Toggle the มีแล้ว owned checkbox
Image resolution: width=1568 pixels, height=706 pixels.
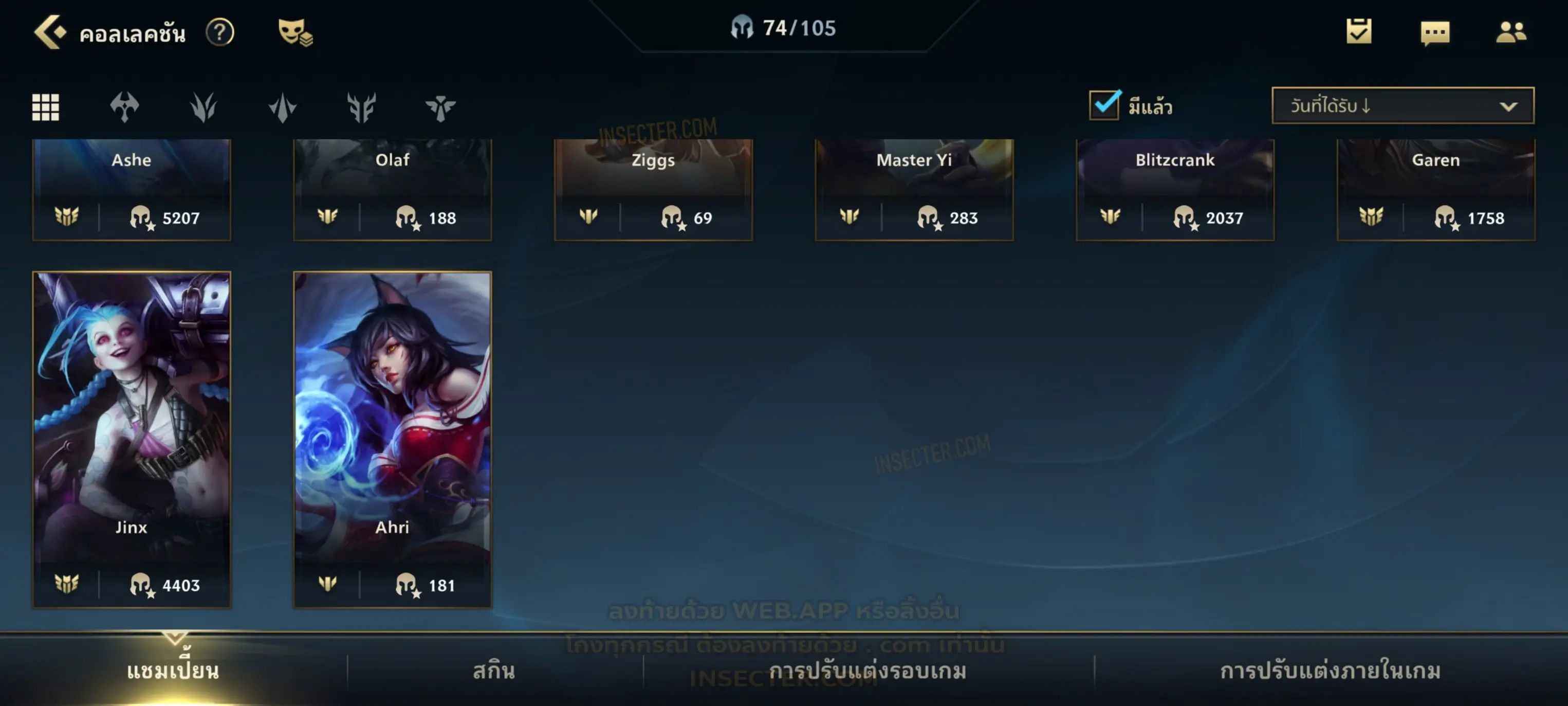(1104, 105)
